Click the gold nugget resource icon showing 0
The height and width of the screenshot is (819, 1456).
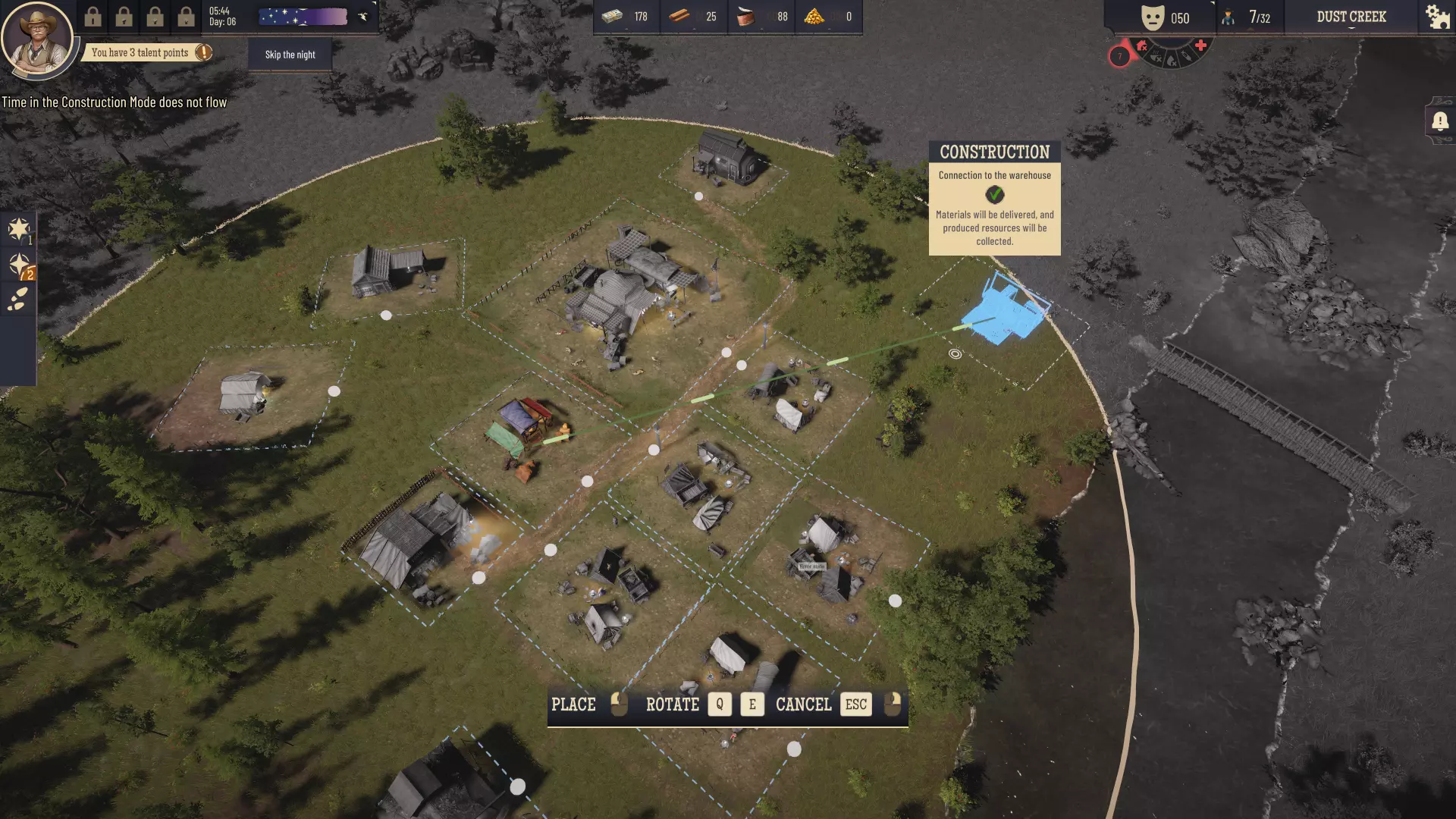tap(815, 16)
